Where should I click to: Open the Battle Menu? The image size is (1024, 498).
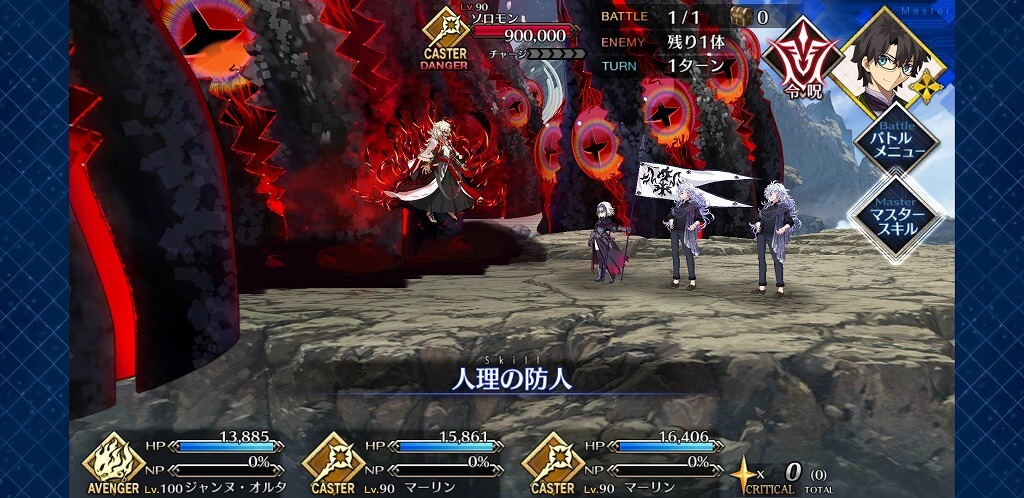(895, 143)
